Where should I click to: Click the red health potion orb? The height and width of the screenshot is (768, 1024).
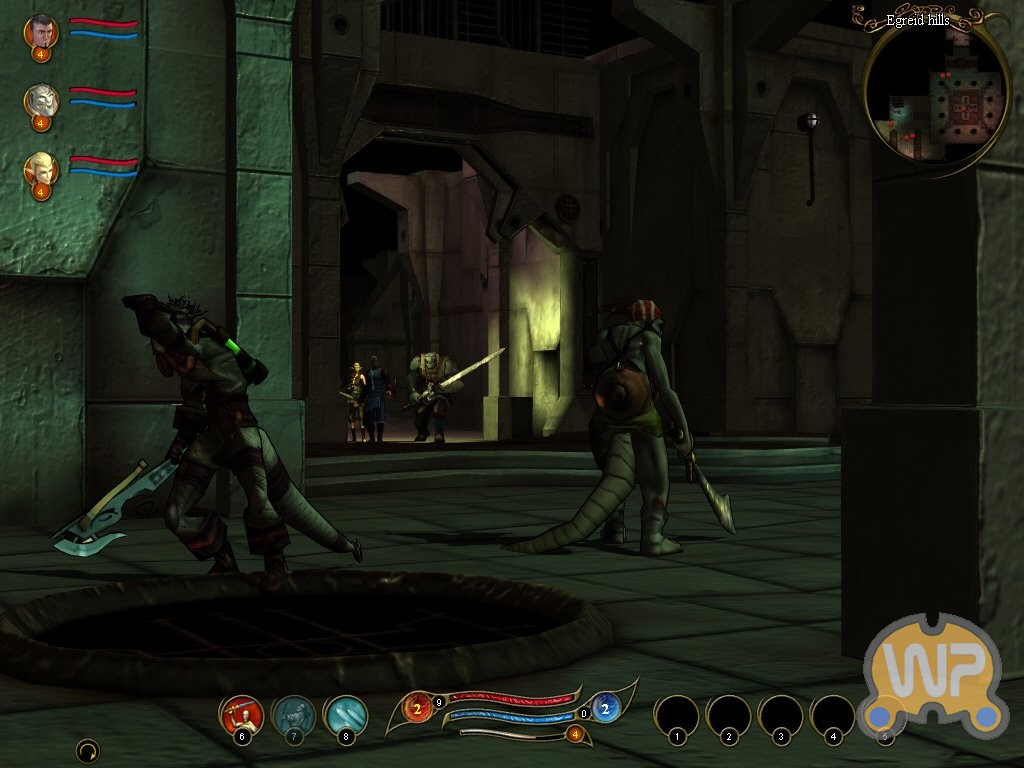click(417, 708)
